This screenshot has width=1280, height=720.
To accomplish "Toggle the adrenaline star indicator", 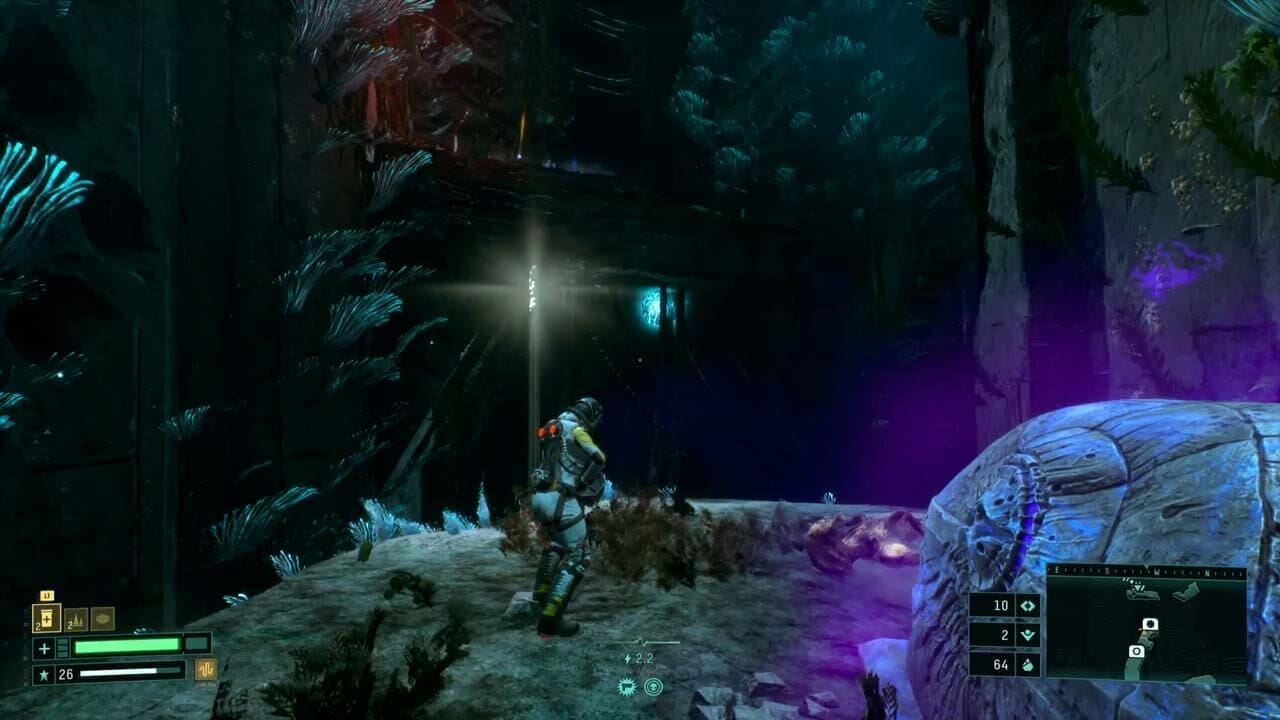I will (x=44, y=673).
